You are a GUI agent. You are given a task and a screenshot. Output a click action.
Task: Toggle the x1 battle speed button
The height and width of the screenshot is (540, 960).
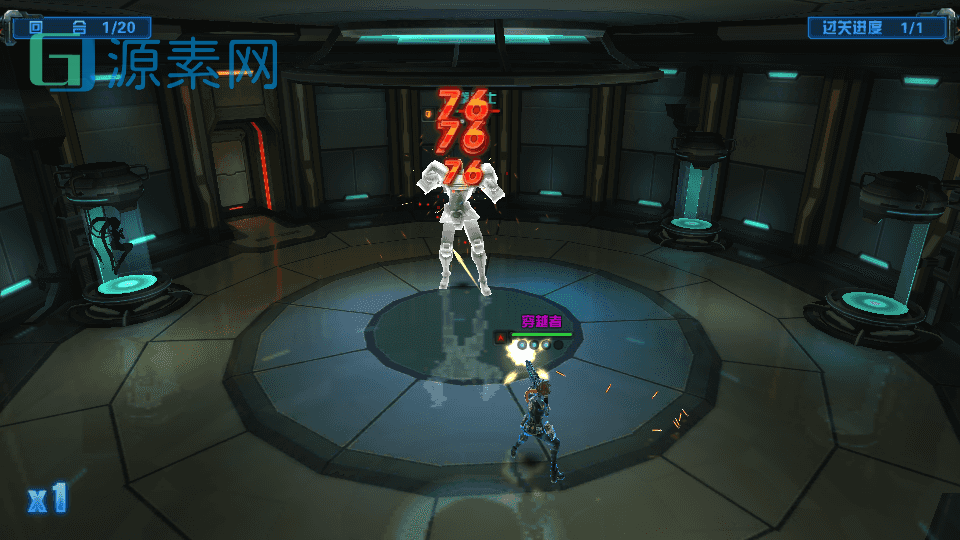[x=47, y=498]
